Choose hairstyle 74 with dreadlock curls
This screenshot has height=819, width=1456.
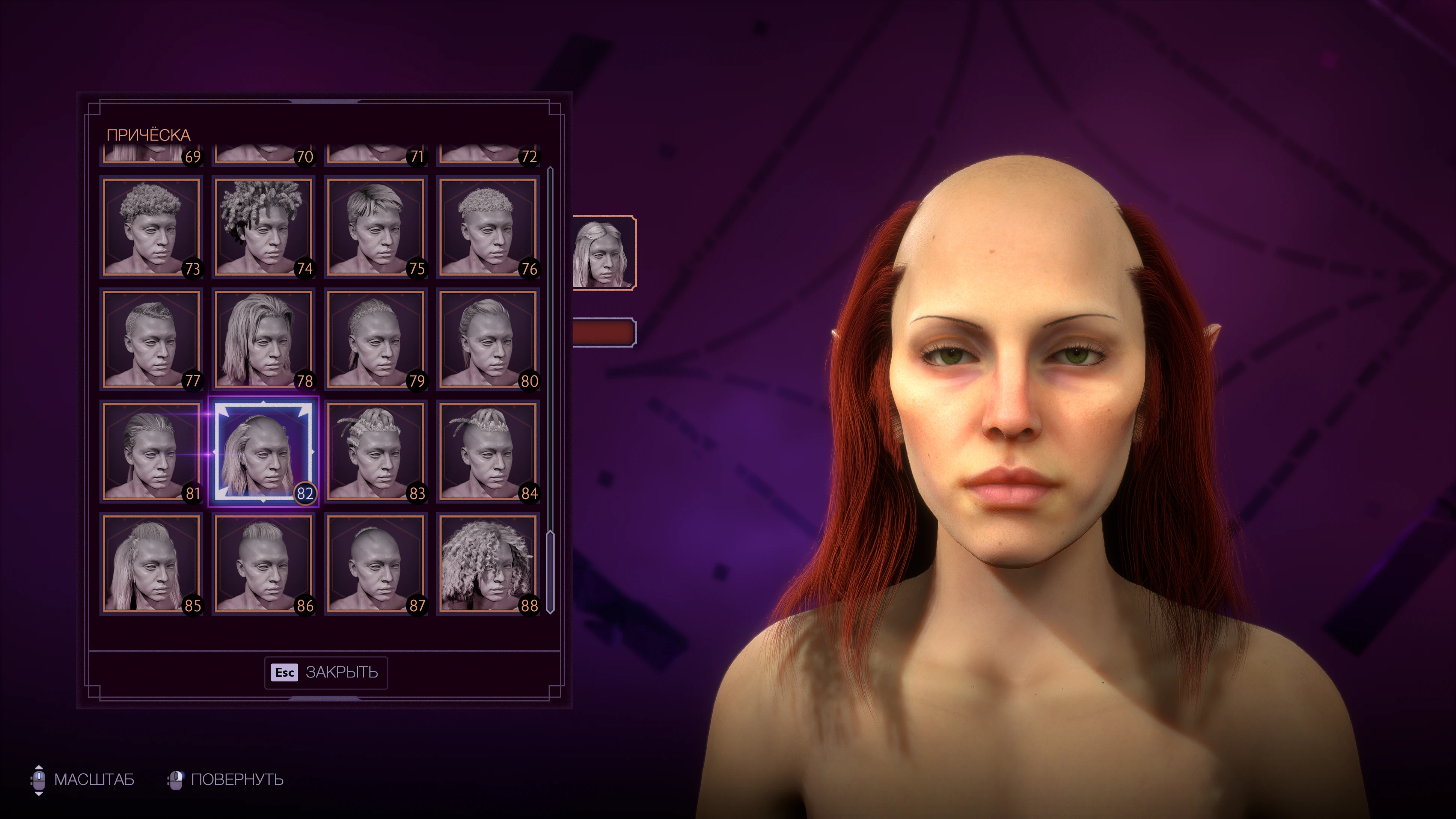264,227
